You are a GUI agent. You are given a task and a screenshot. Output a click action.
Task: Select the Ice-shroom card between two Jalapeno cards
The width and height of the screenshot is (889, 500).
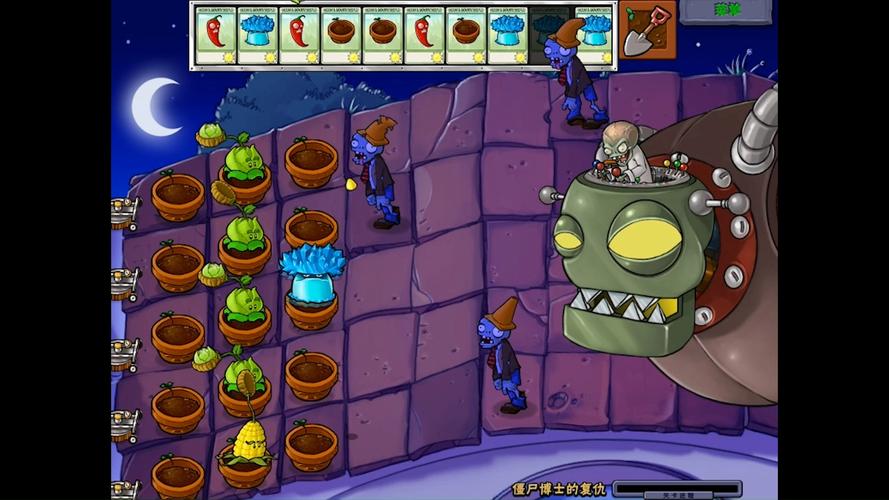tap(258, 36)
